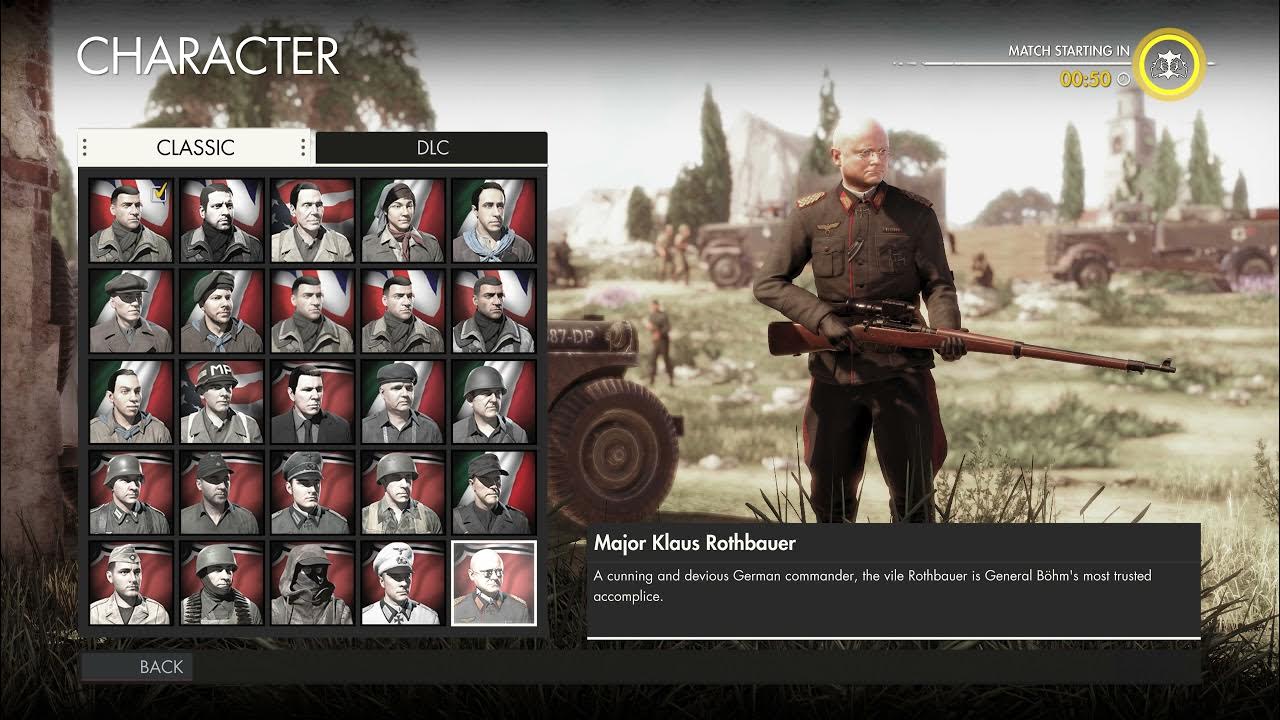Choose the woman with headscarf portrait
1280x720 pixels.
tap(403, 220)
